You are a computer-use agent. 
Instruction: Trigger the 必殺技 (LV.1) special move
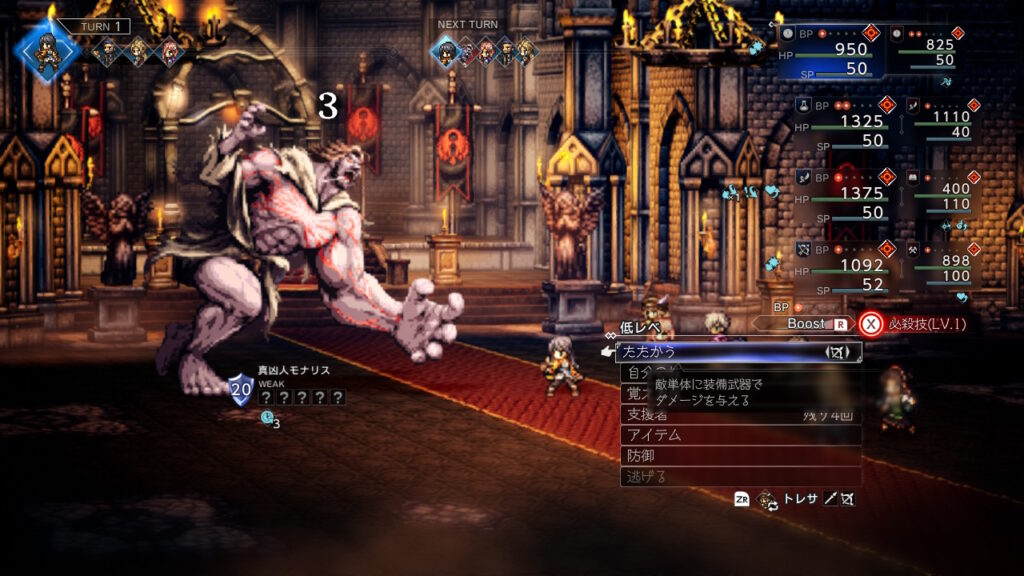click(916, 324)
